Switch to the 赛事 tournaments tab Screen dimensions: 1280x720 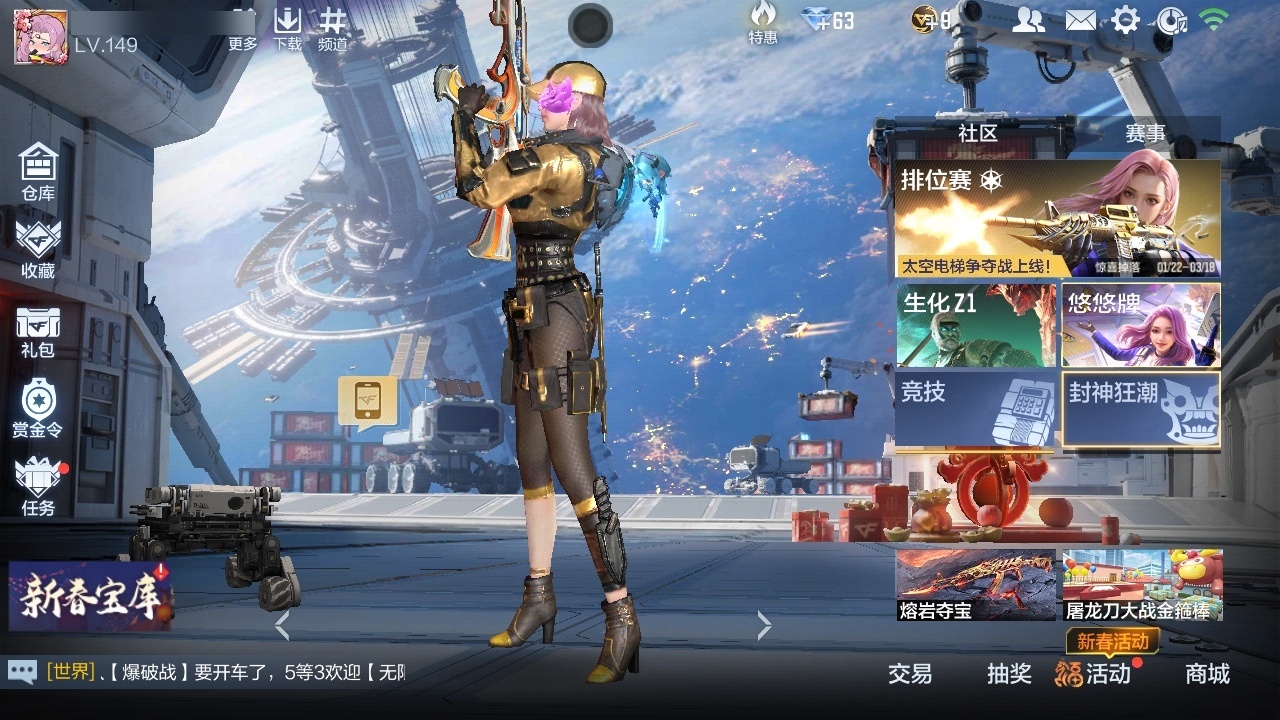point(1145,133)
